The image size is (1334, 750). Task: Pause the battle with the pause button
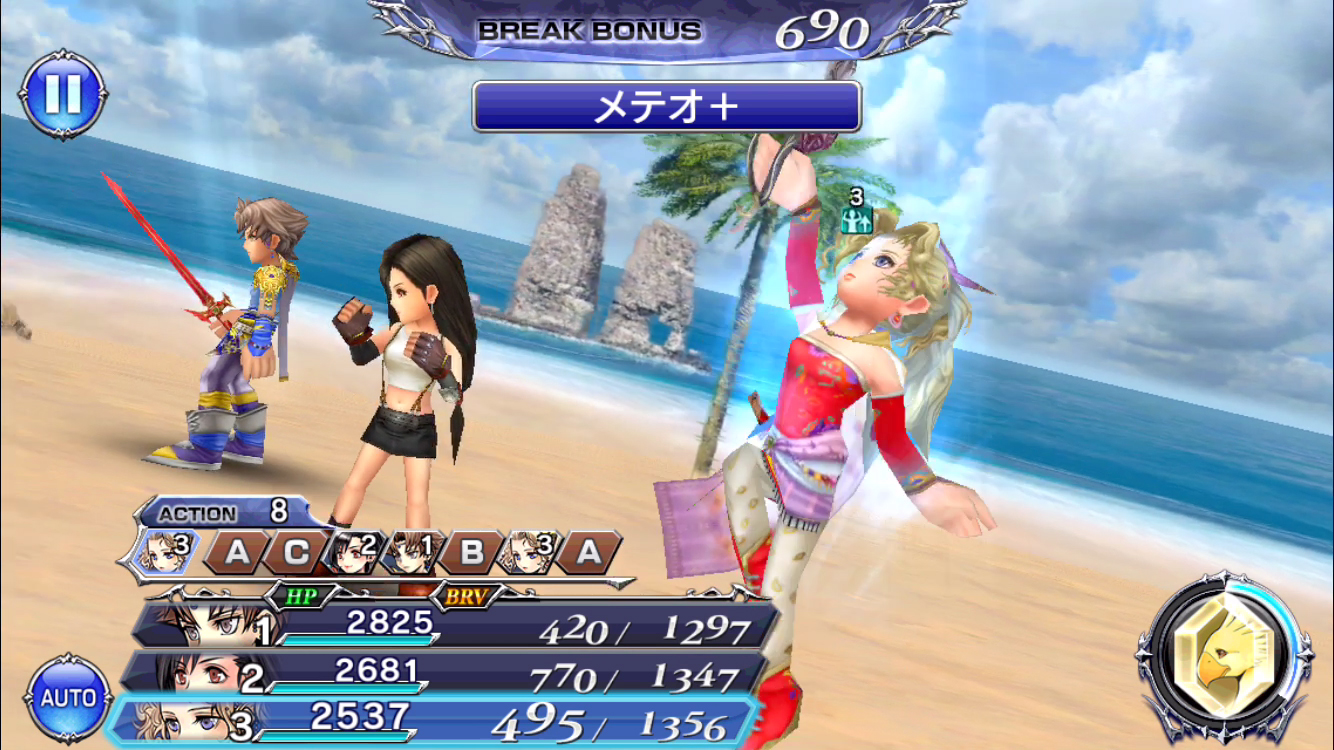tap(63, 95)
